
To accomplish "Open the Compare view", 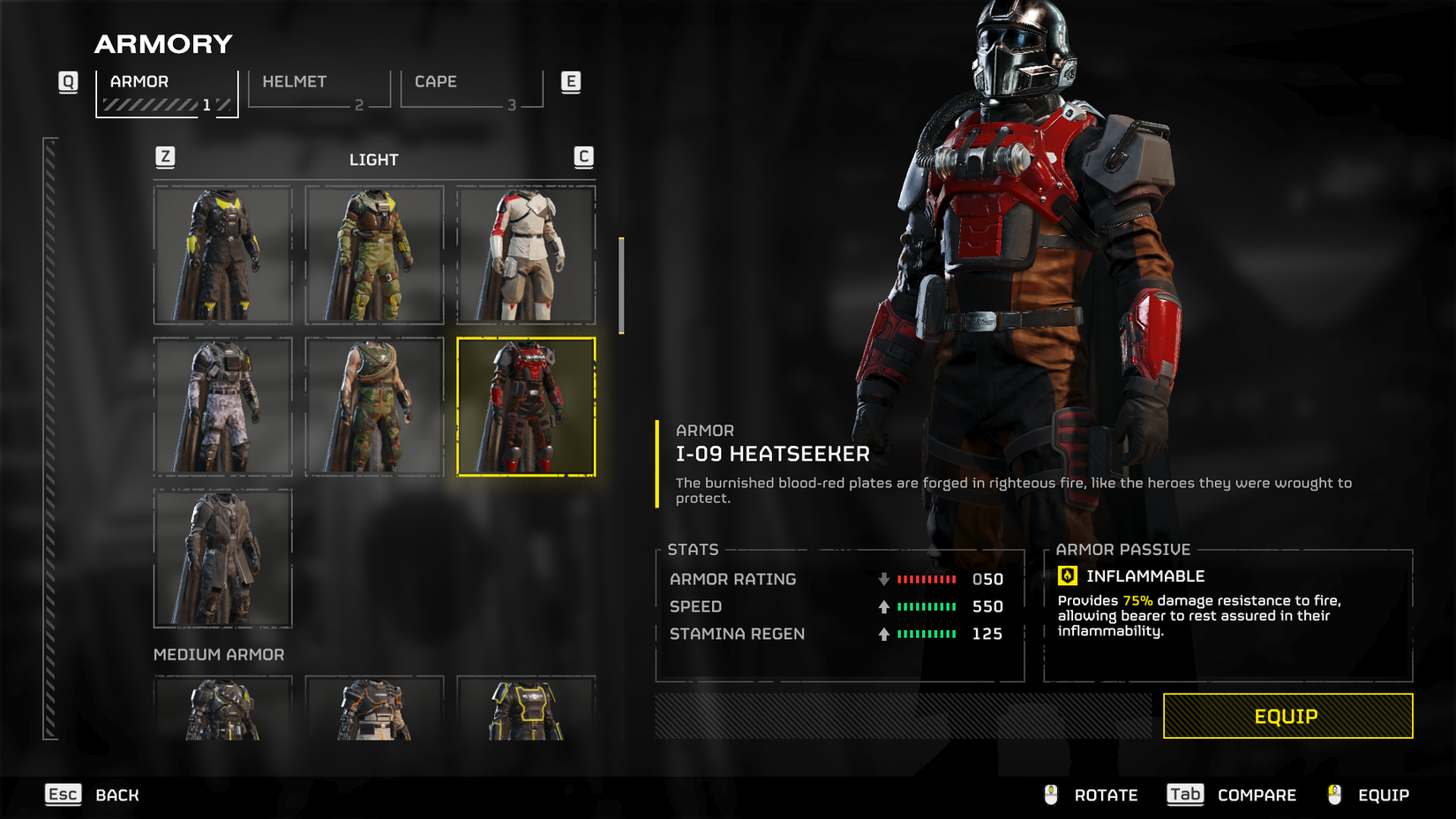I will click(x=1232, y=795).
